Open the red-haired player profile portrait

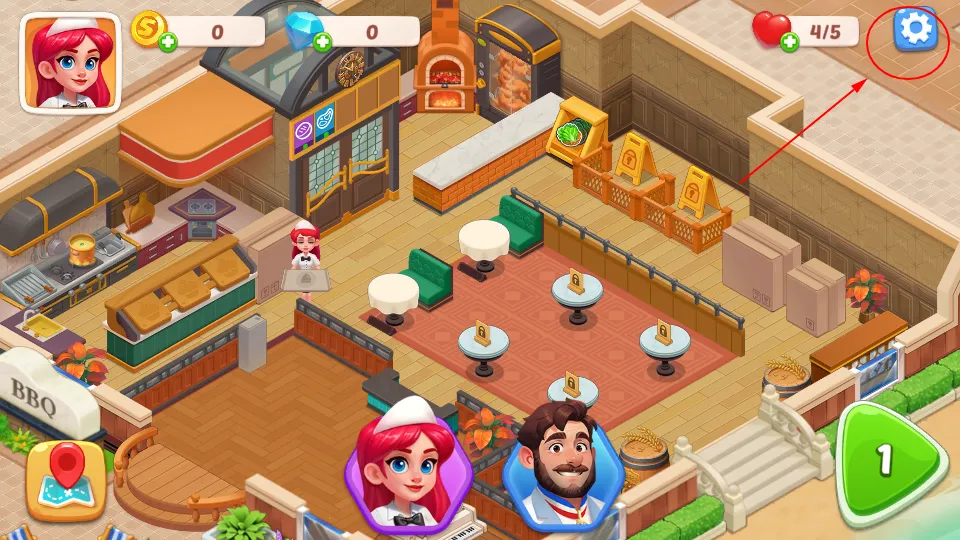pyautogui.click(x=70, y=62)
